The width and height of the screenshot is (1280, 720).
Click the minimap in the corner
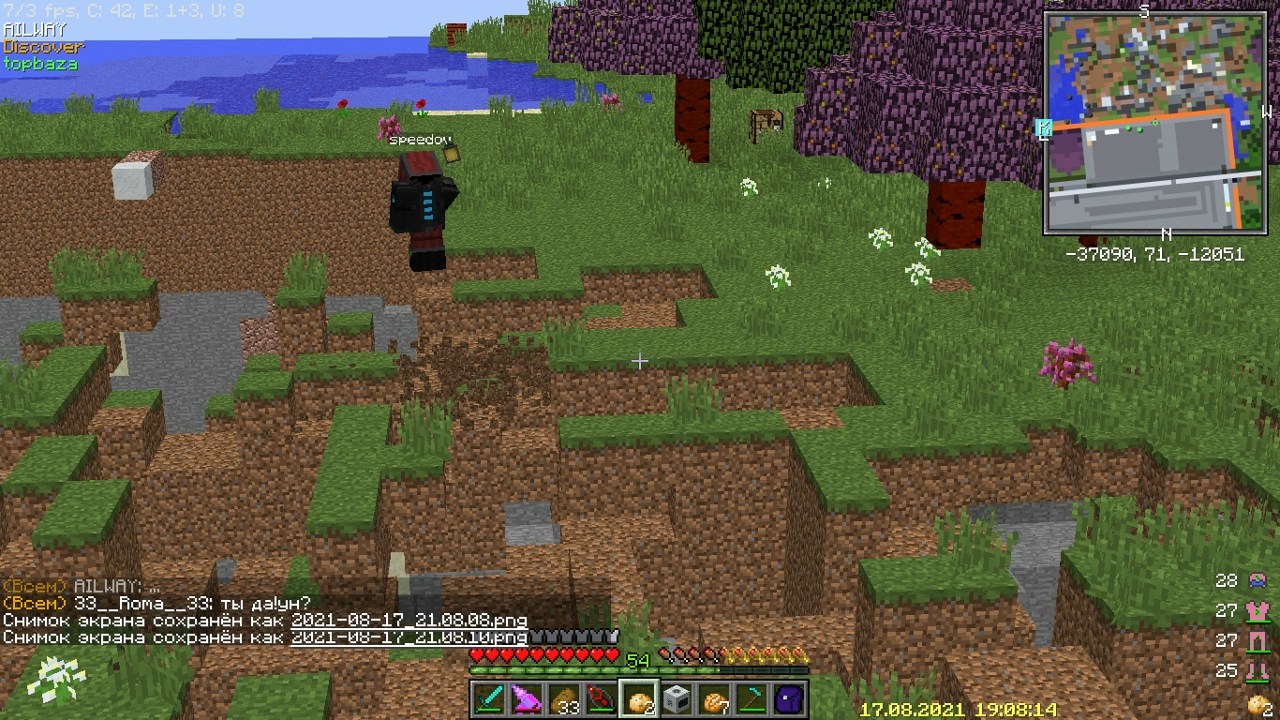(1156, 124)
